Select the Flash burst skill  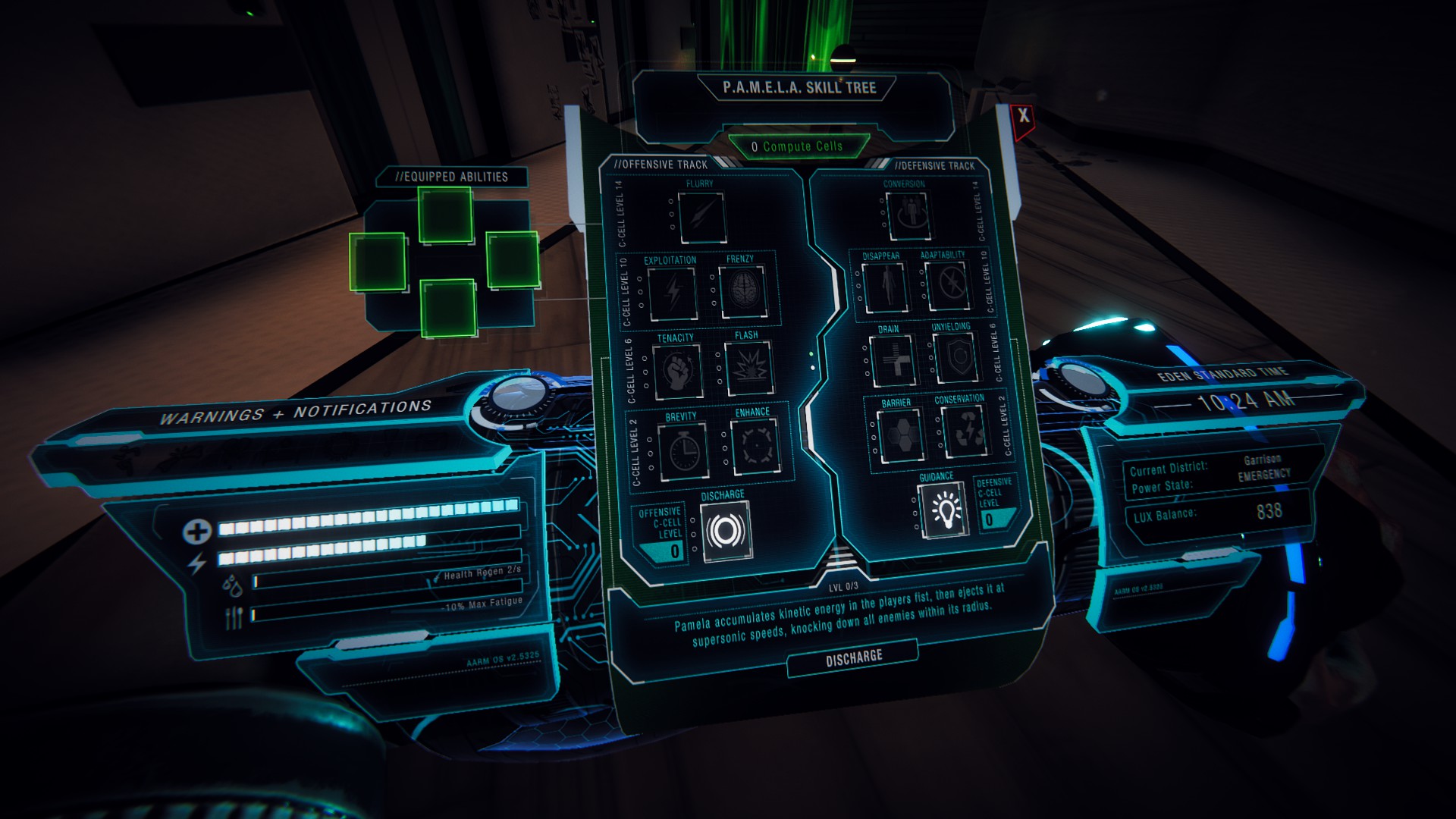pyautogui.click(x=748, y=369)
